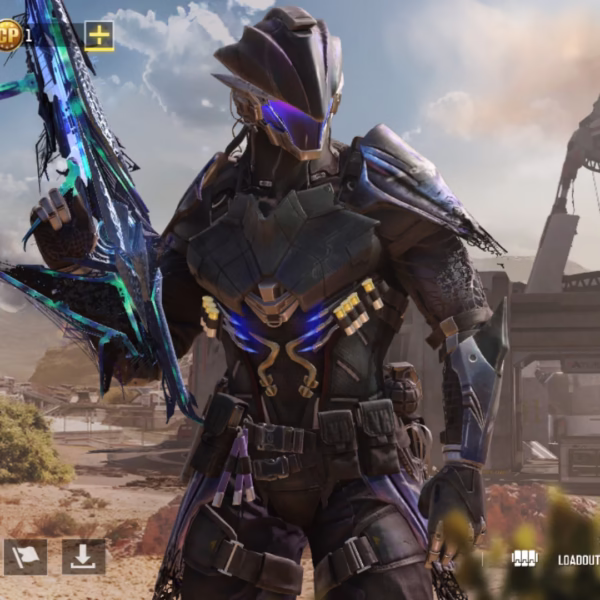Add CP with the yellow plus button
Viewport: 600px width, 600px height.
(99, 36)
